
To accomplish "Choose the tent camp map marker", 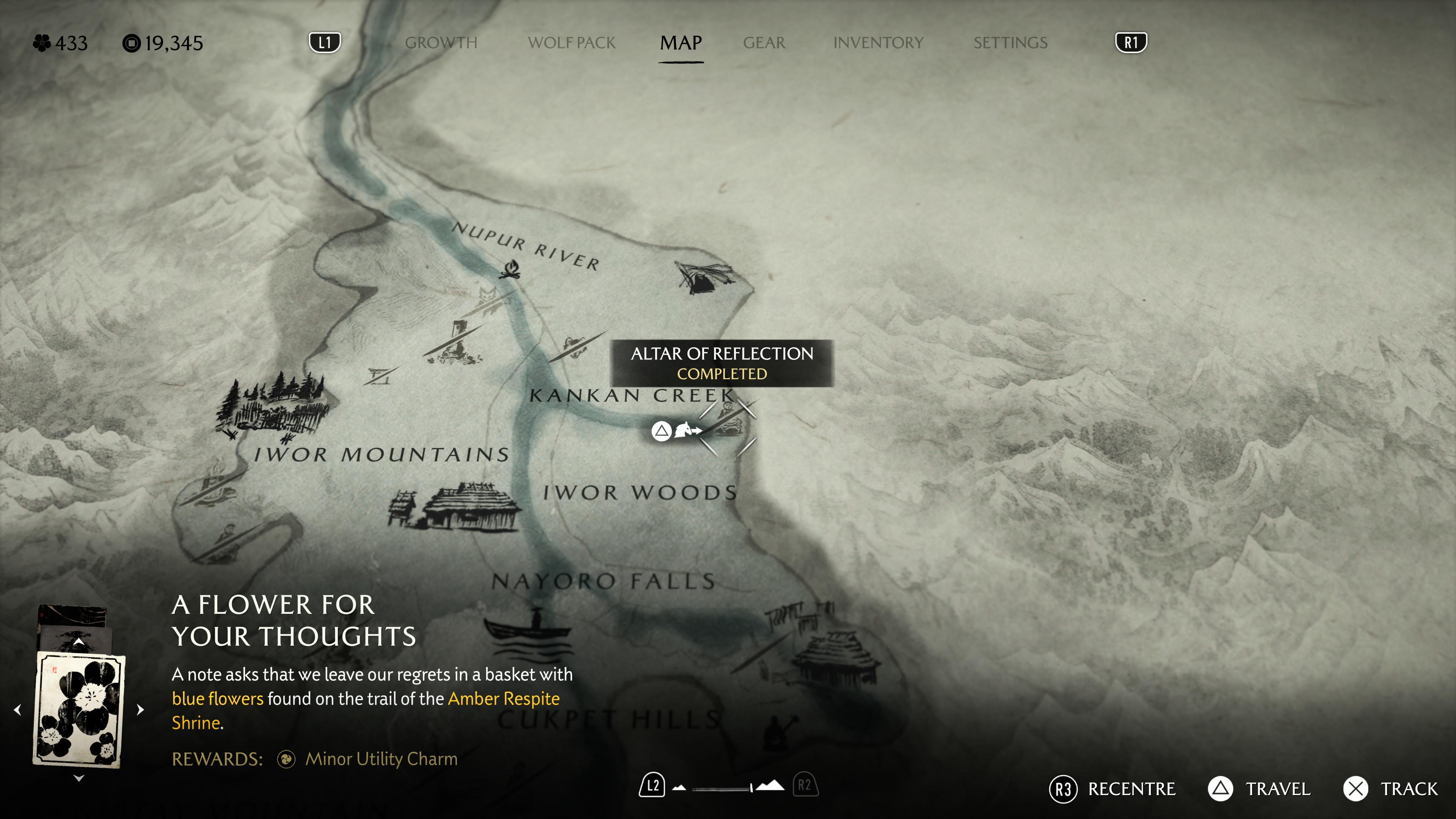I will [x=703, y=277].
